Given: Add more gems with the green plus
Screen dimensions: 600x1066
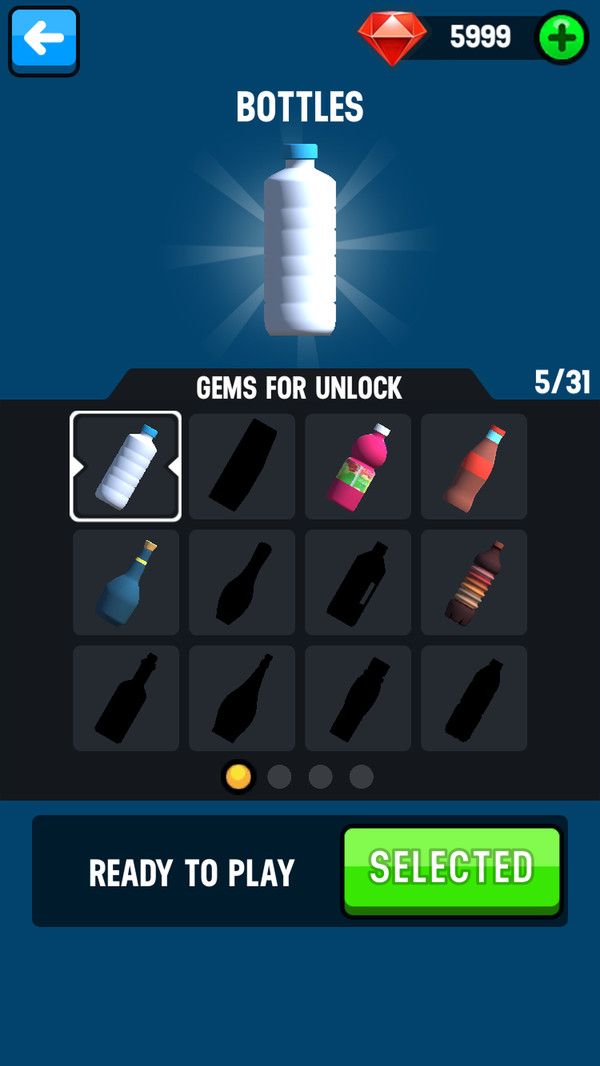Looking at the screenshot, I should (562, 38).
